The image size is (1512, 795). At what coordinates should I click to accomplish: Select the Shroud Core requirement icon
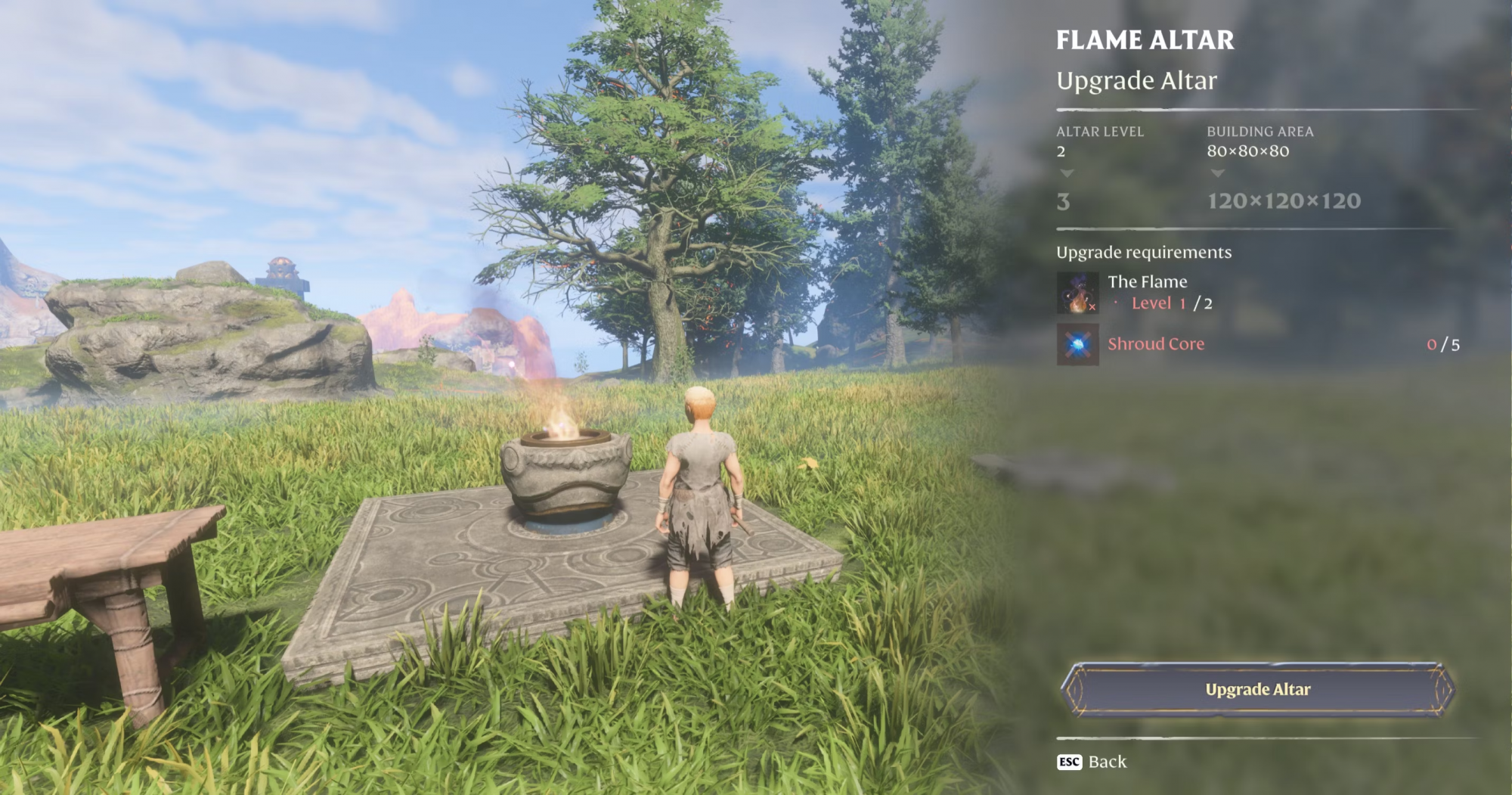[1077, 345]
